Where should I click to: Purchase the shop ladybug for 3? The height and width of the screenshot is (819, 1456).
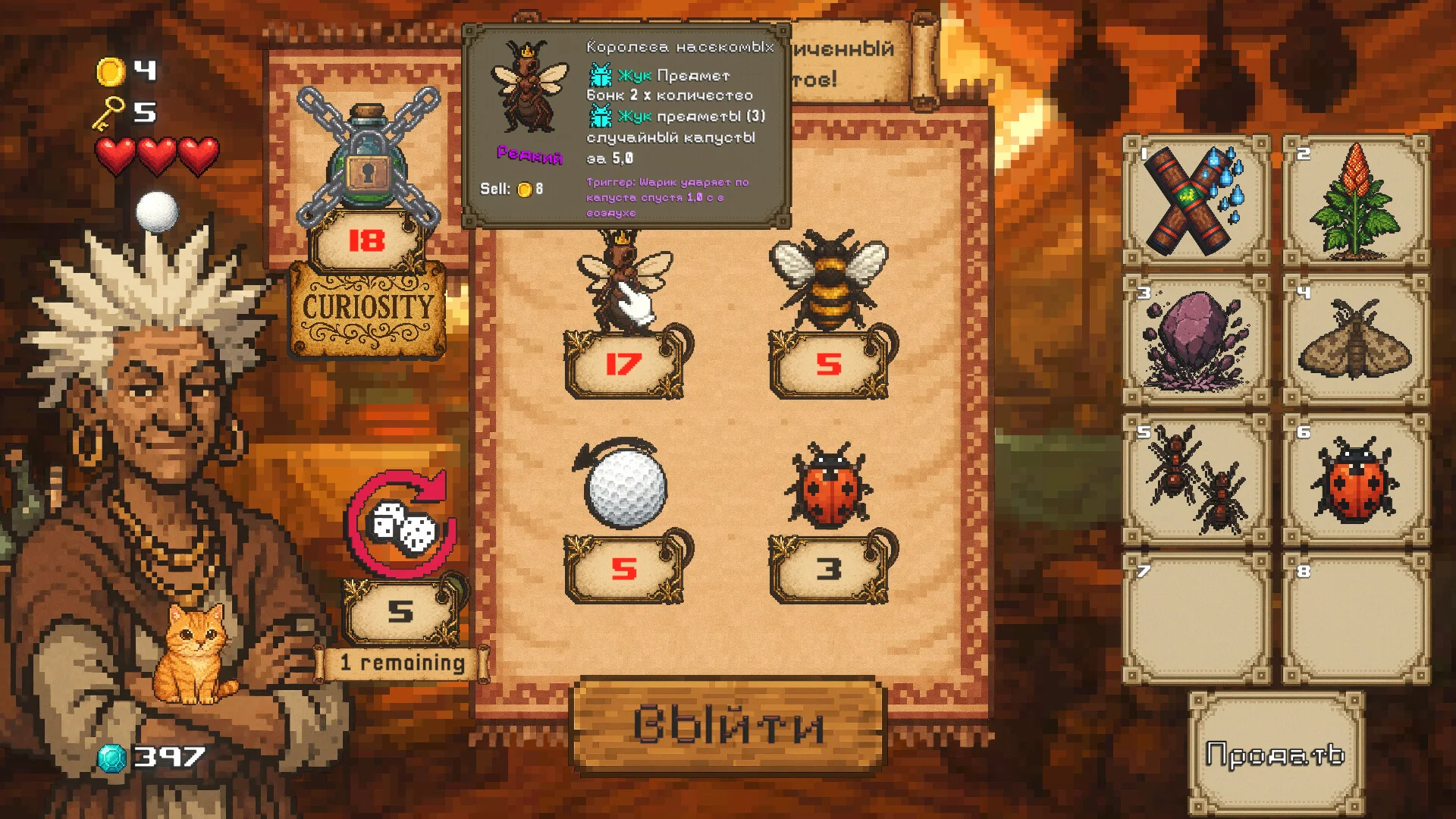pyautogui.click(x=828, y=487)
